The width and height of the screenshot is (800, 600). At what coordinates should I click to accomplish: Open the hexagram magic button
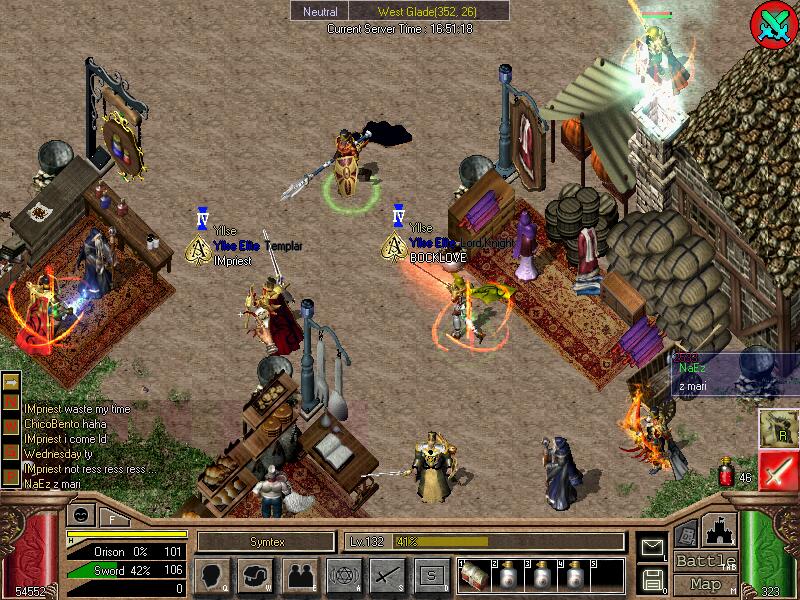click(x=342, y=575)
